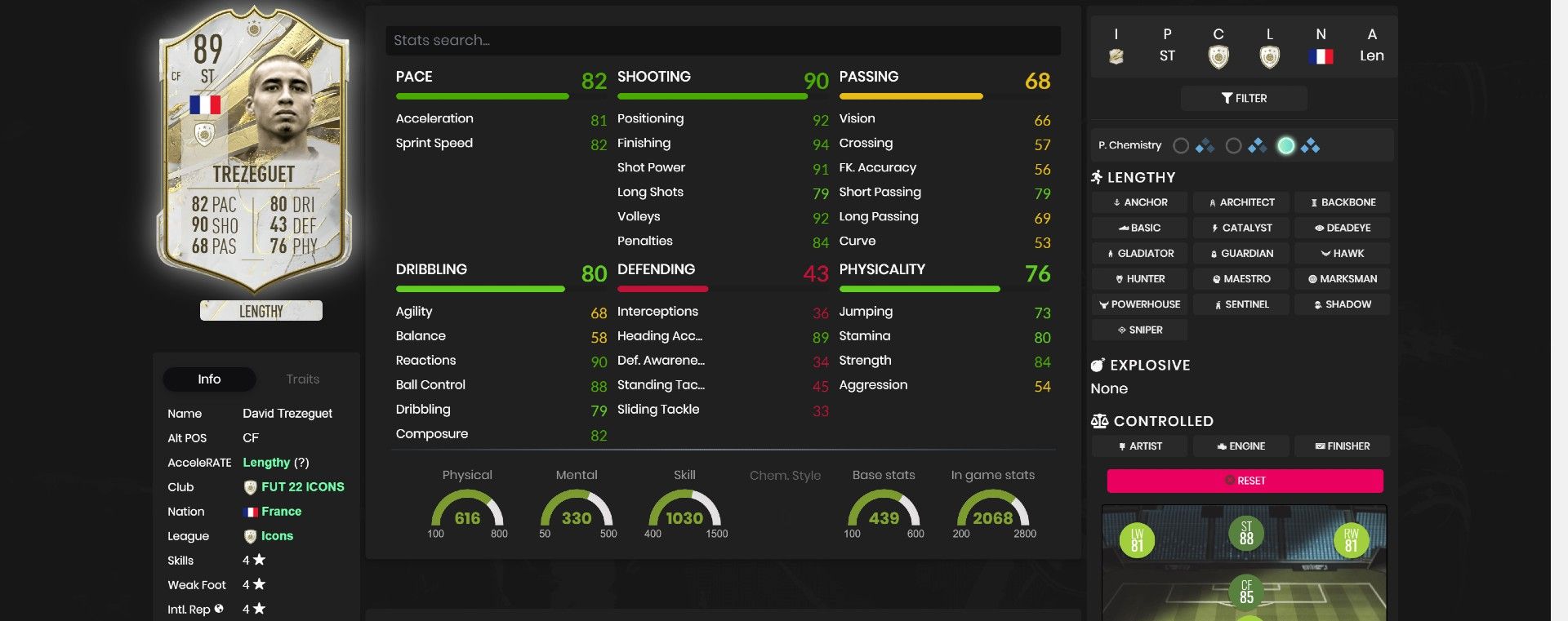Click the France flag nation filter icon
The height and width of the screenshot is (621, 1568).
coord(1321,56)
